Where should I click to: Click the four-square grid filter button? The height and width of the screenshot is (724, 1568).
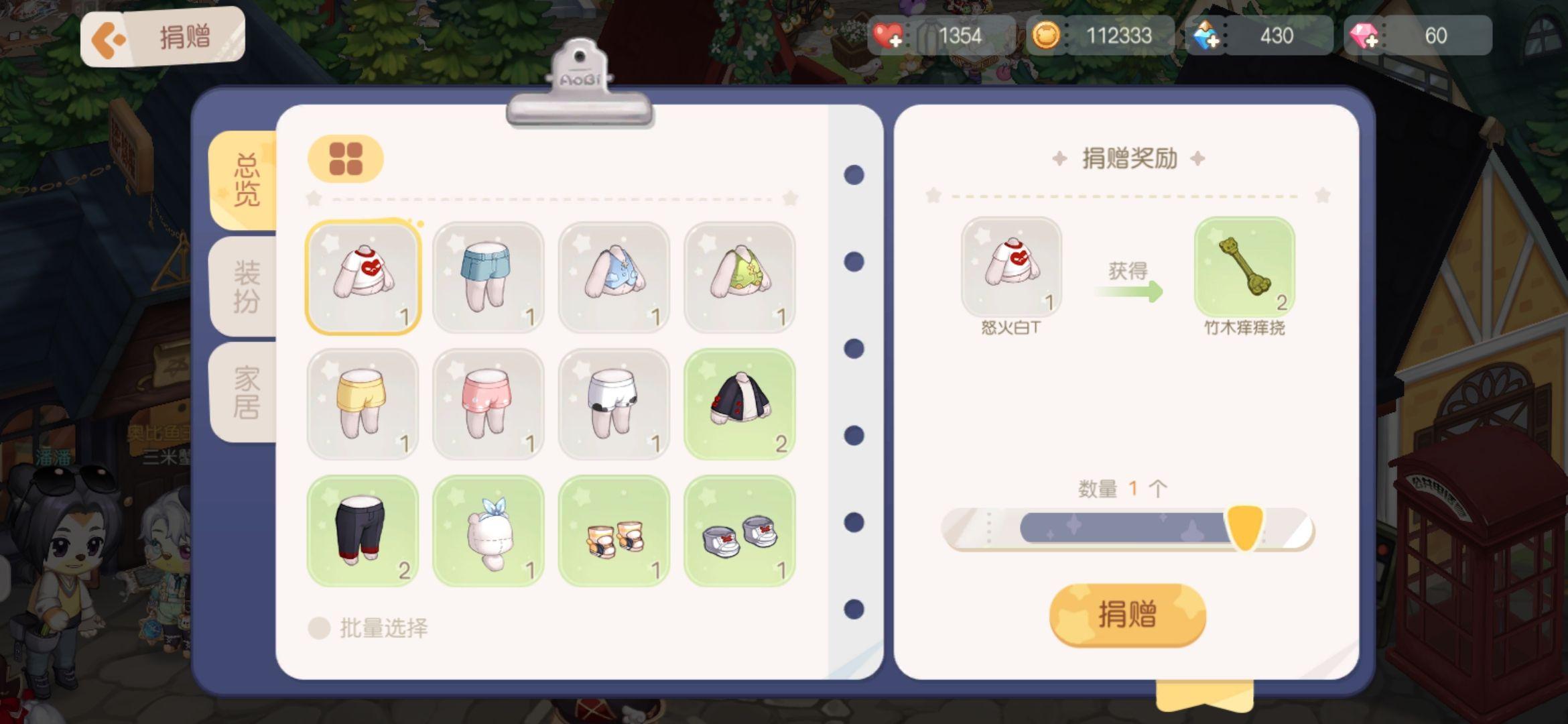point(346,159)
